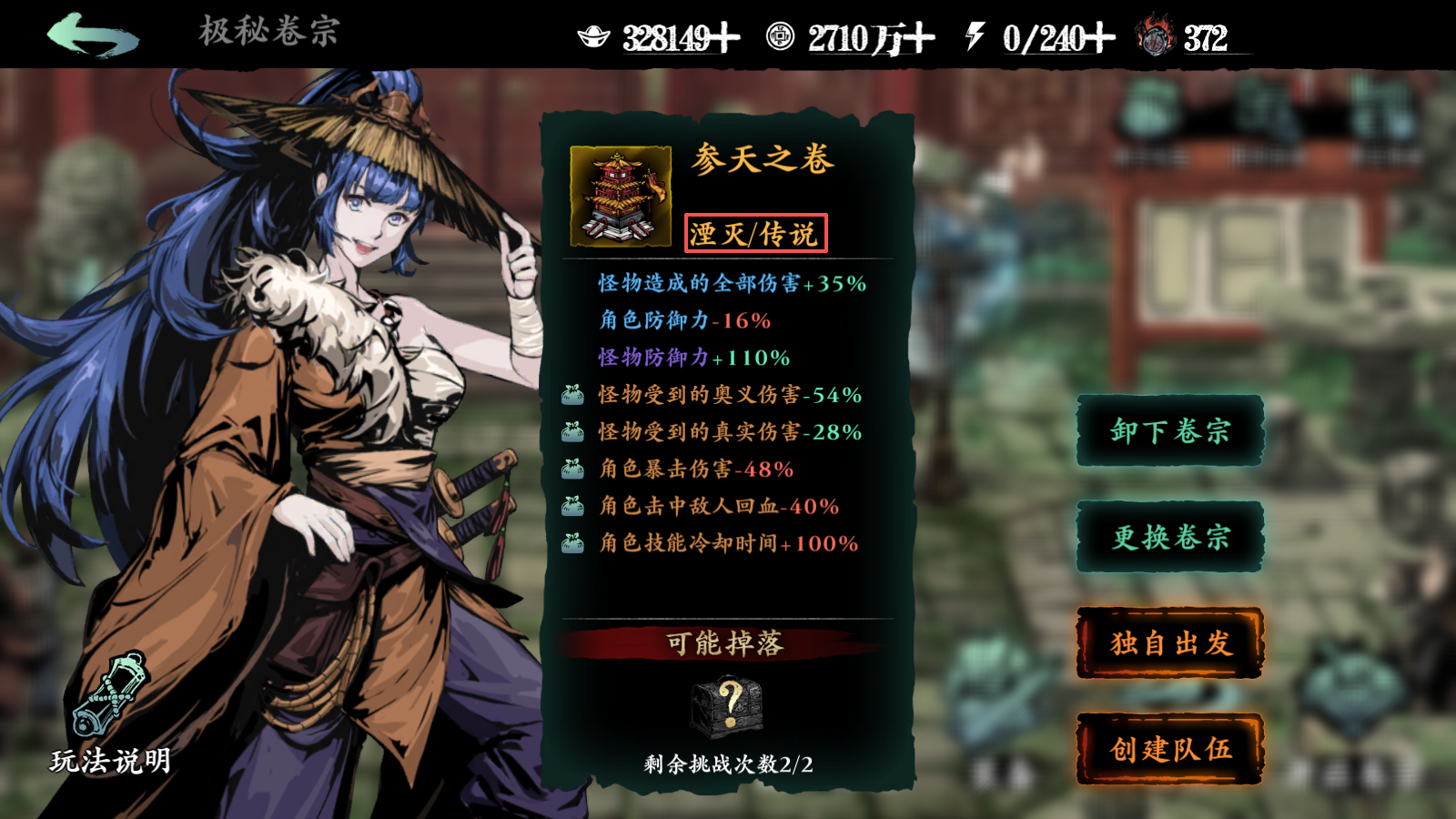Screen dimensions: 1456x819
Task: Select the 湮灭/传说 rarity label
Action: (757, 232)
